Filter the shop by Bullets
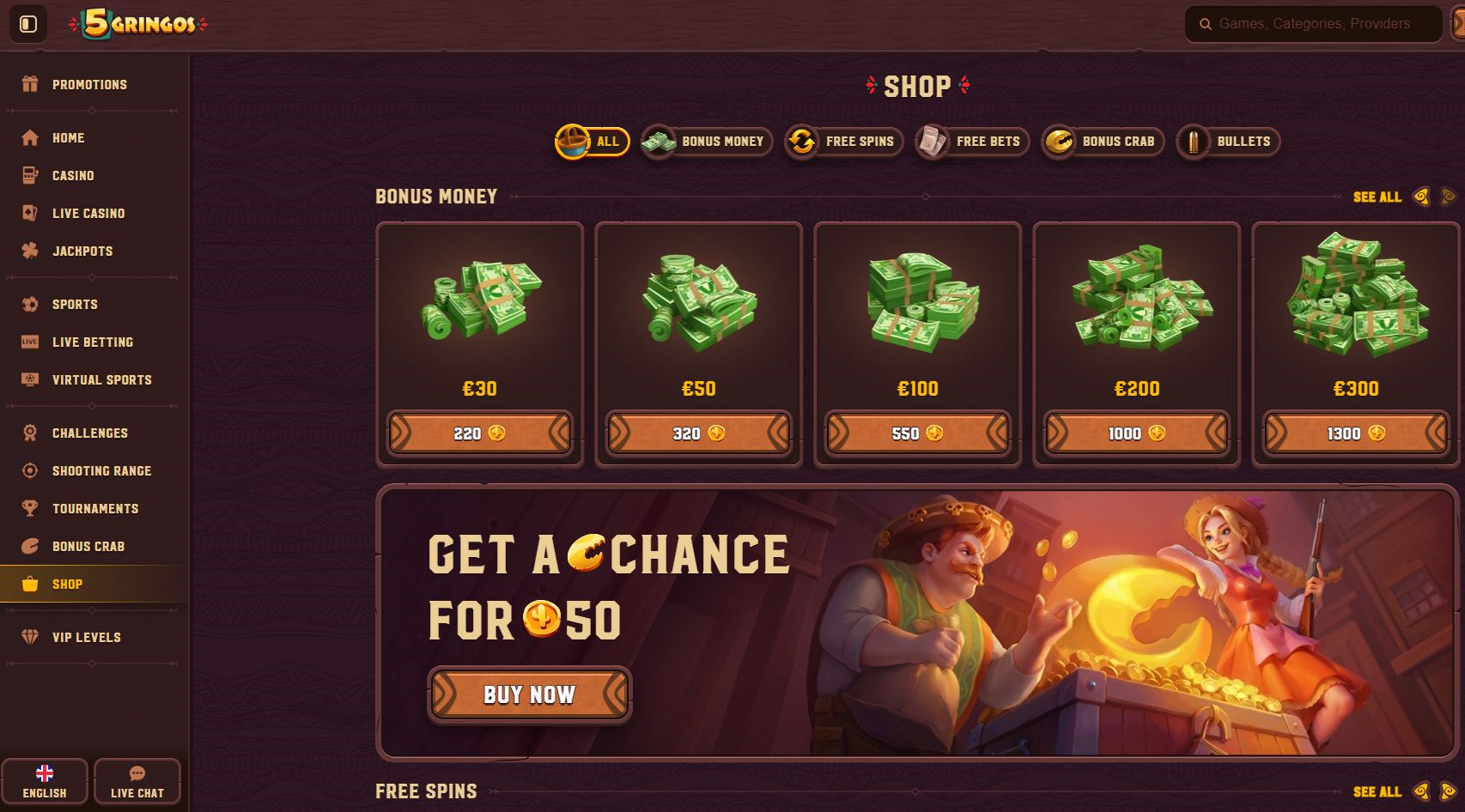 [x=1227, y=142]
